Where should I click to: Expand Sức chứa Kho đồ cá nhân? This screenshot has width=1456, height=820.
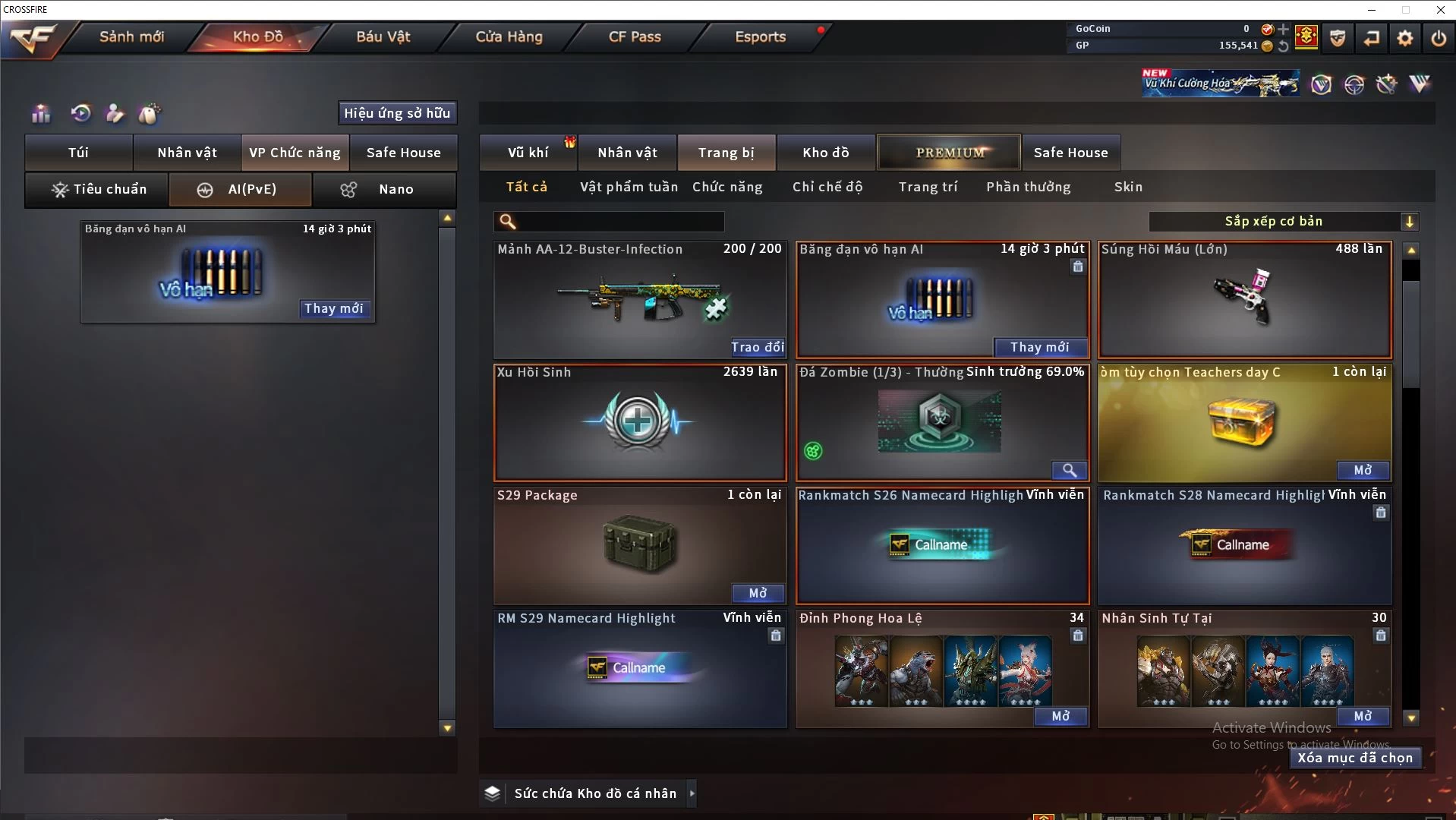pyautogui.click(x=692, y=793)
